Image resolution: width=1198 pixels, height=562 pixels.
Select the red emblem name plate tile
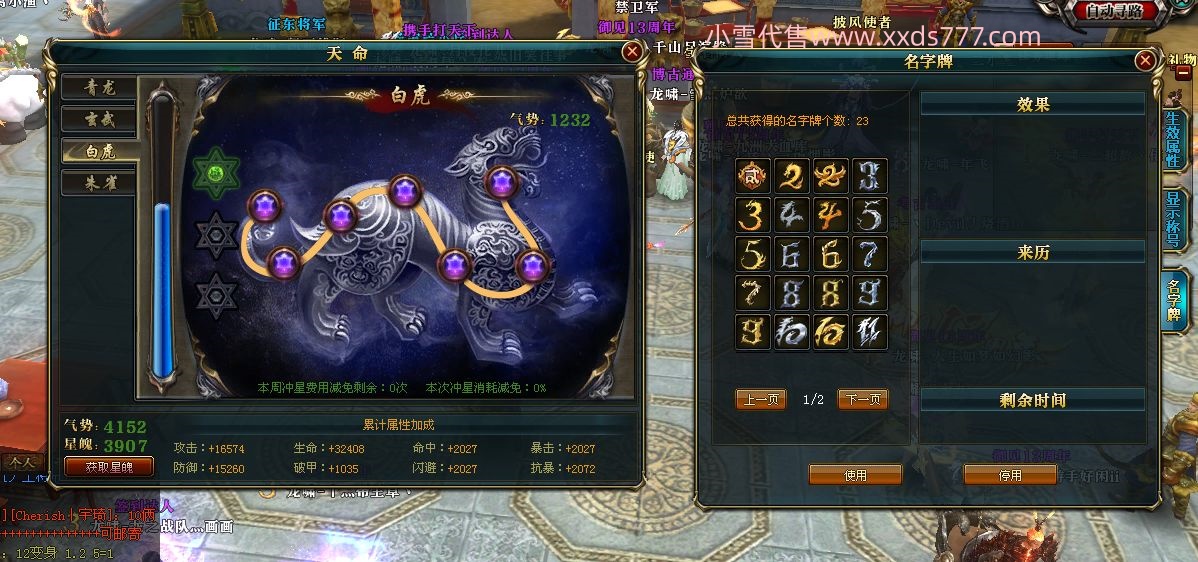tap(753, 176)
